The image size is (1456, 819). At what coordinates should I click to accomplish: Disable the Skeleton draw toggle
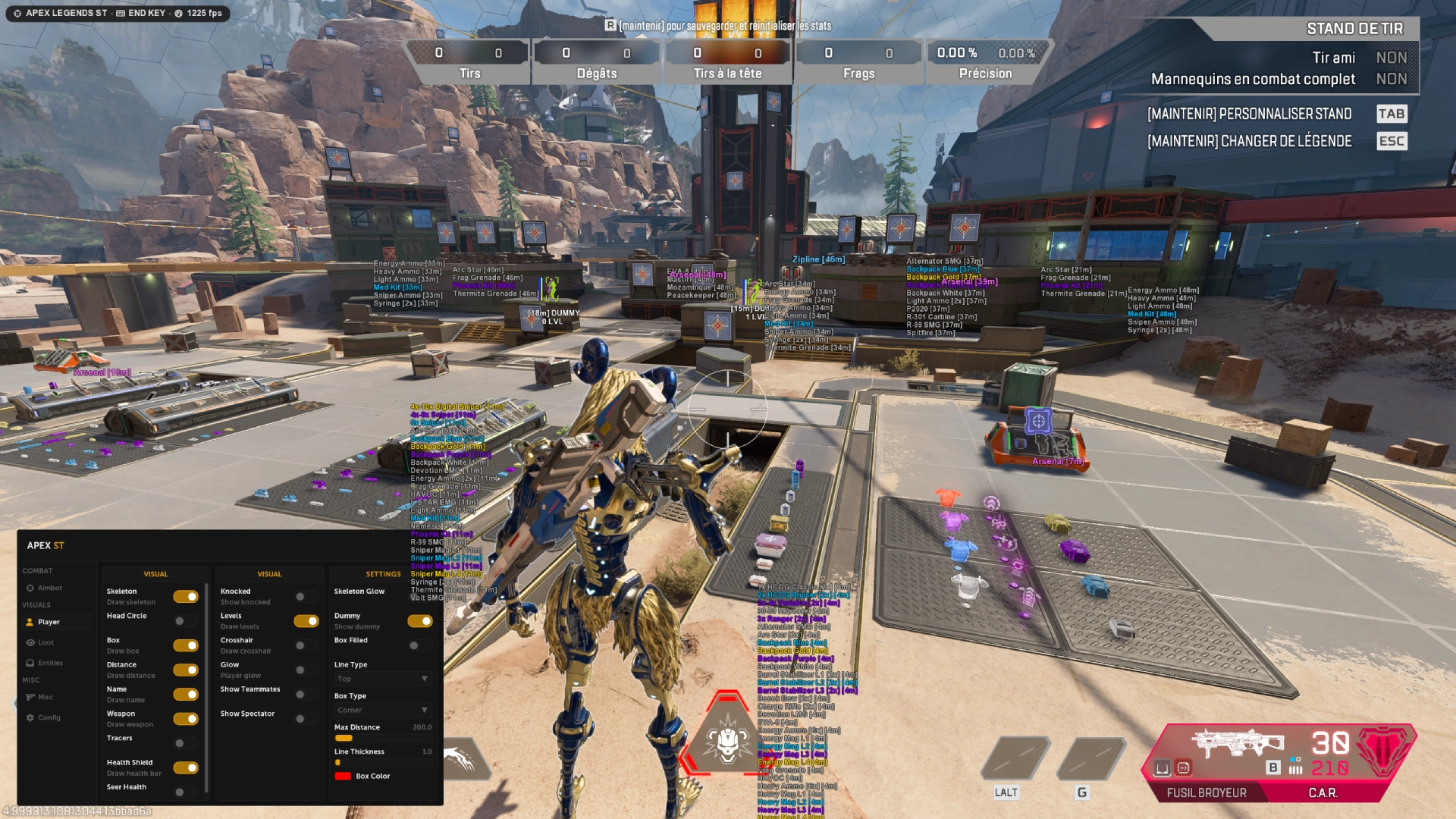pyautogui.click(x=186, y=597)
